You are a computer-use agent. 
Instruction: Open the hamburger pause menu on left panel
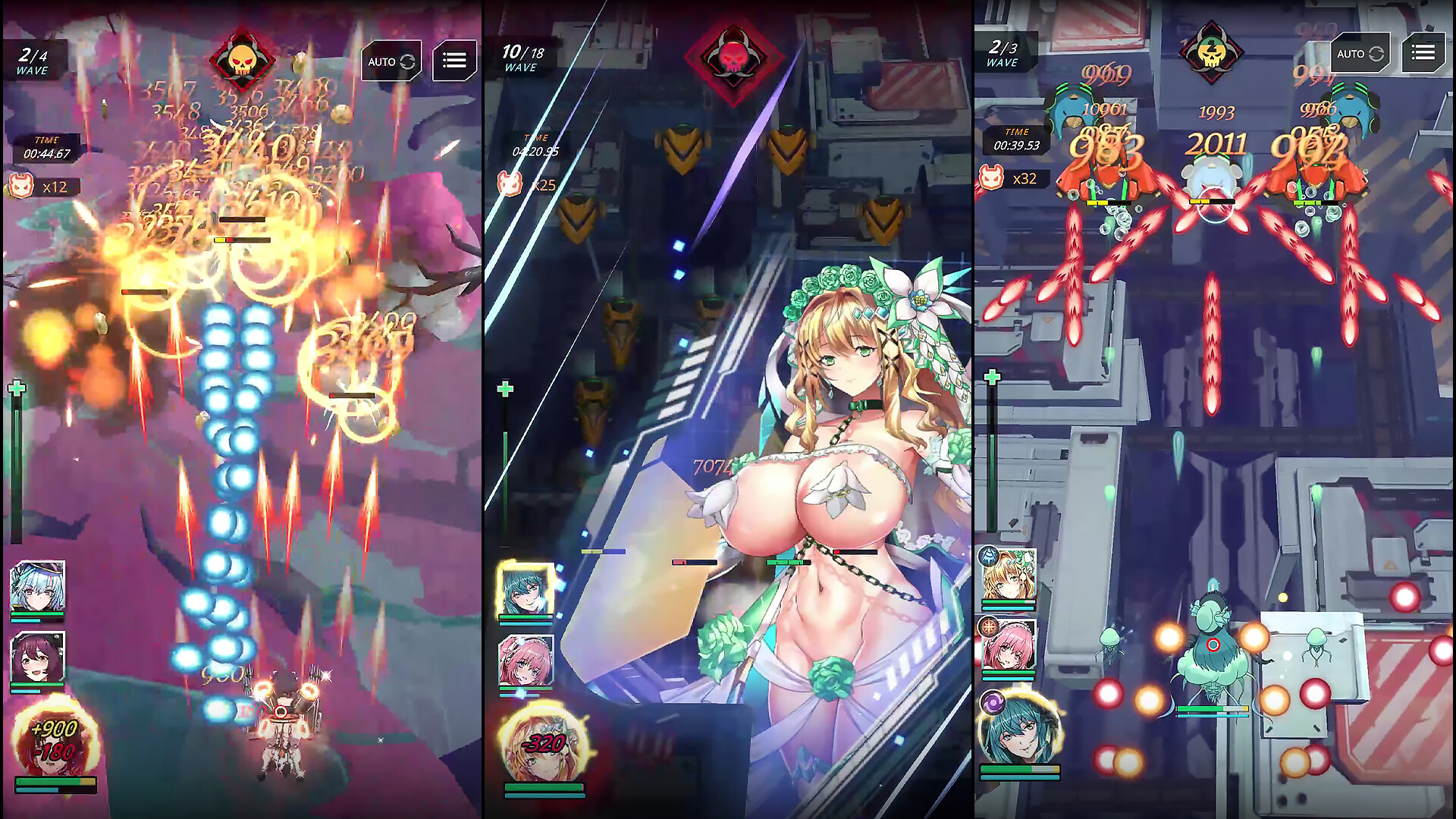click(453, 62)
